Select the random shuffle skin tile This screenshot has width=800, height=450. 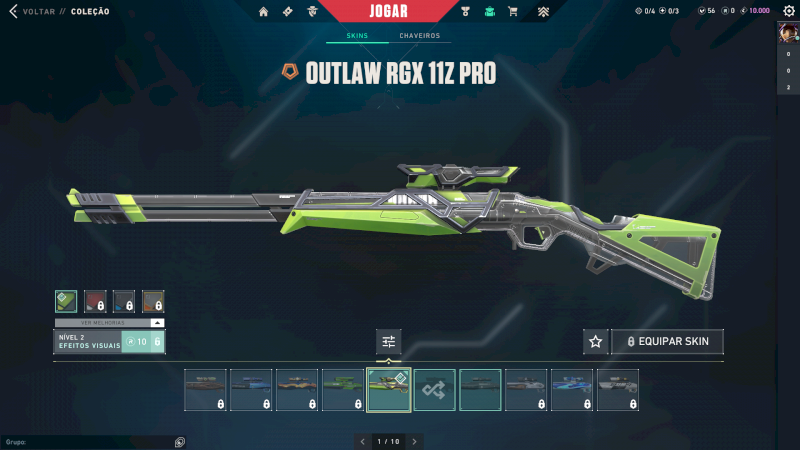(x=435, y=390)
